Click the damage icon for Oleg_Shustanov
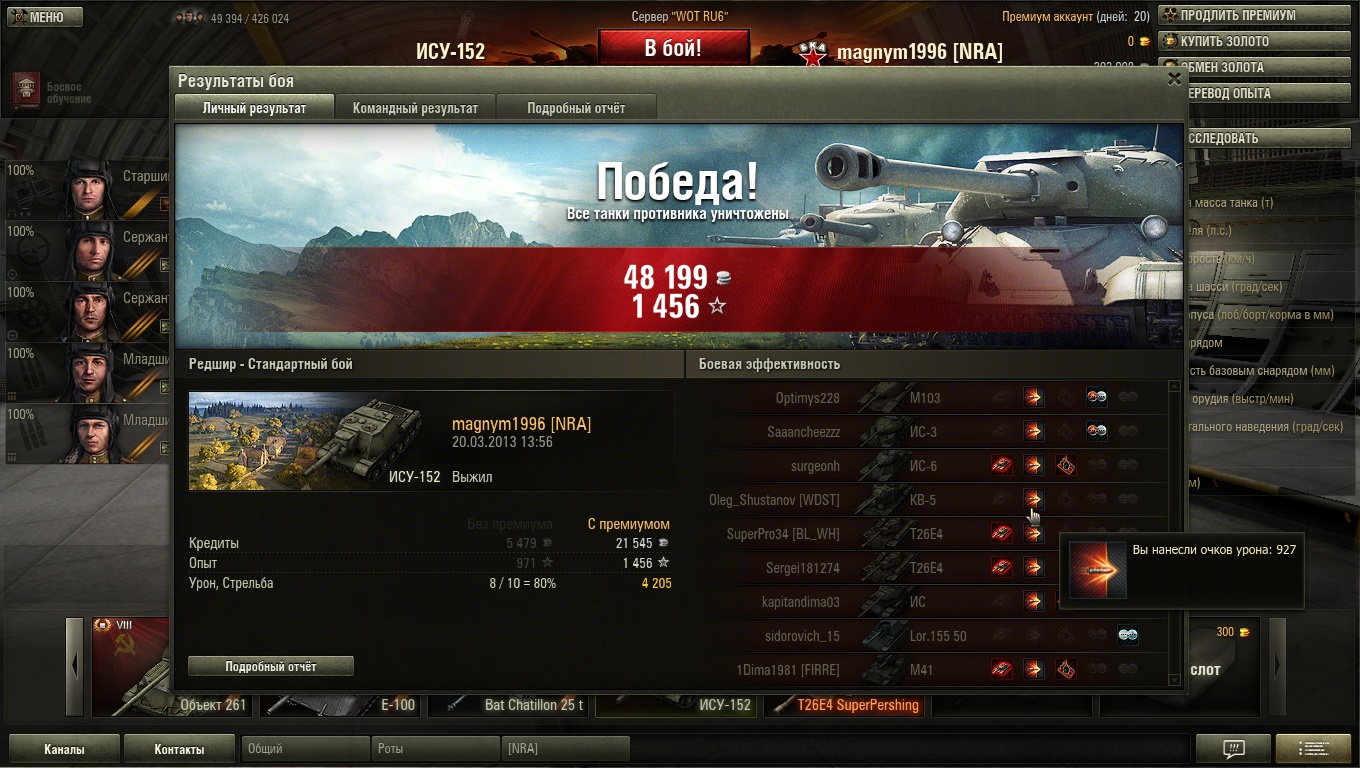1360x768 pixels. click(1033, 499)
